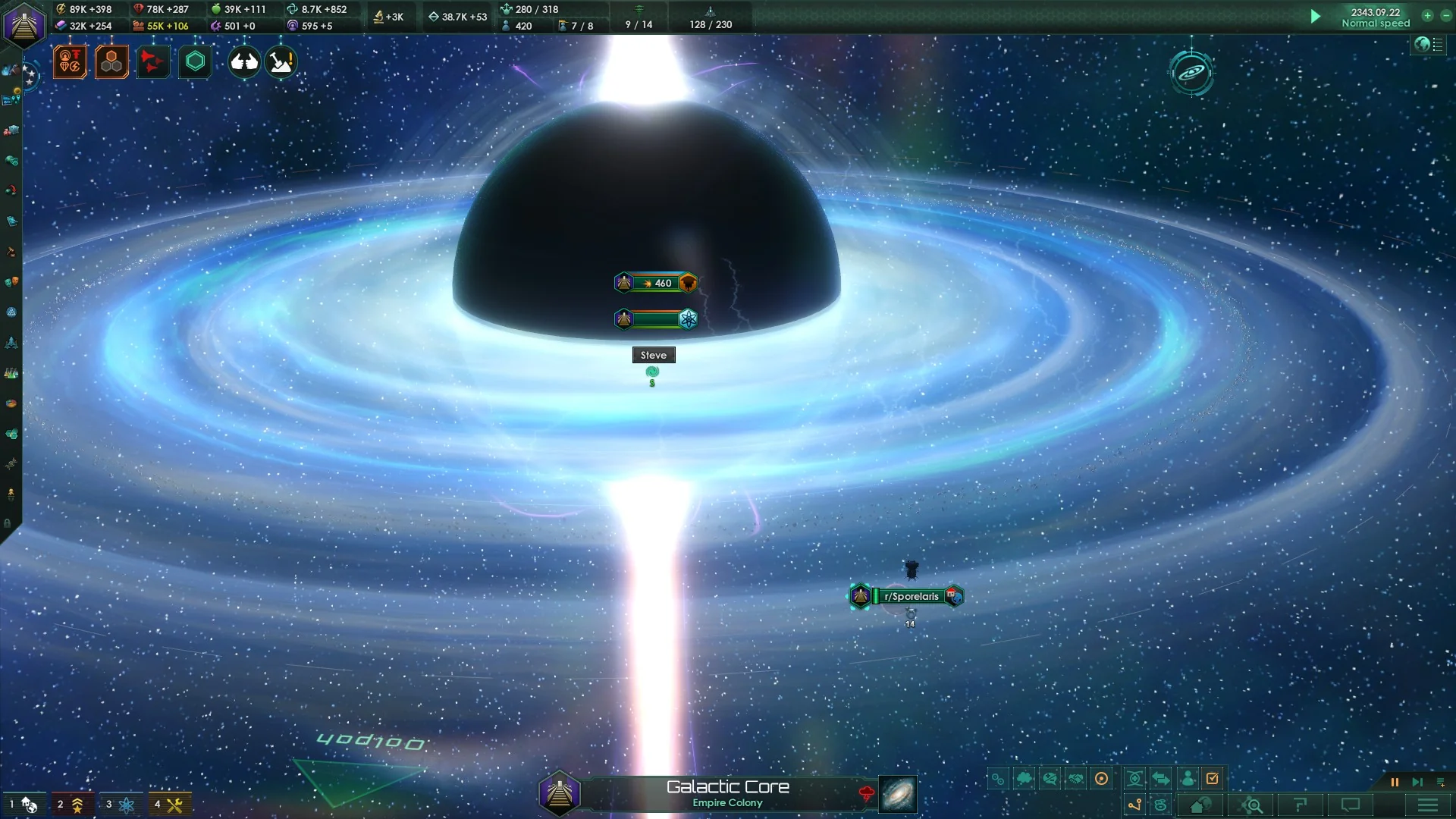The height and width of the screenshot is (819, 1456).
Task: Select the Steve system label
Action: click(654, 355)
